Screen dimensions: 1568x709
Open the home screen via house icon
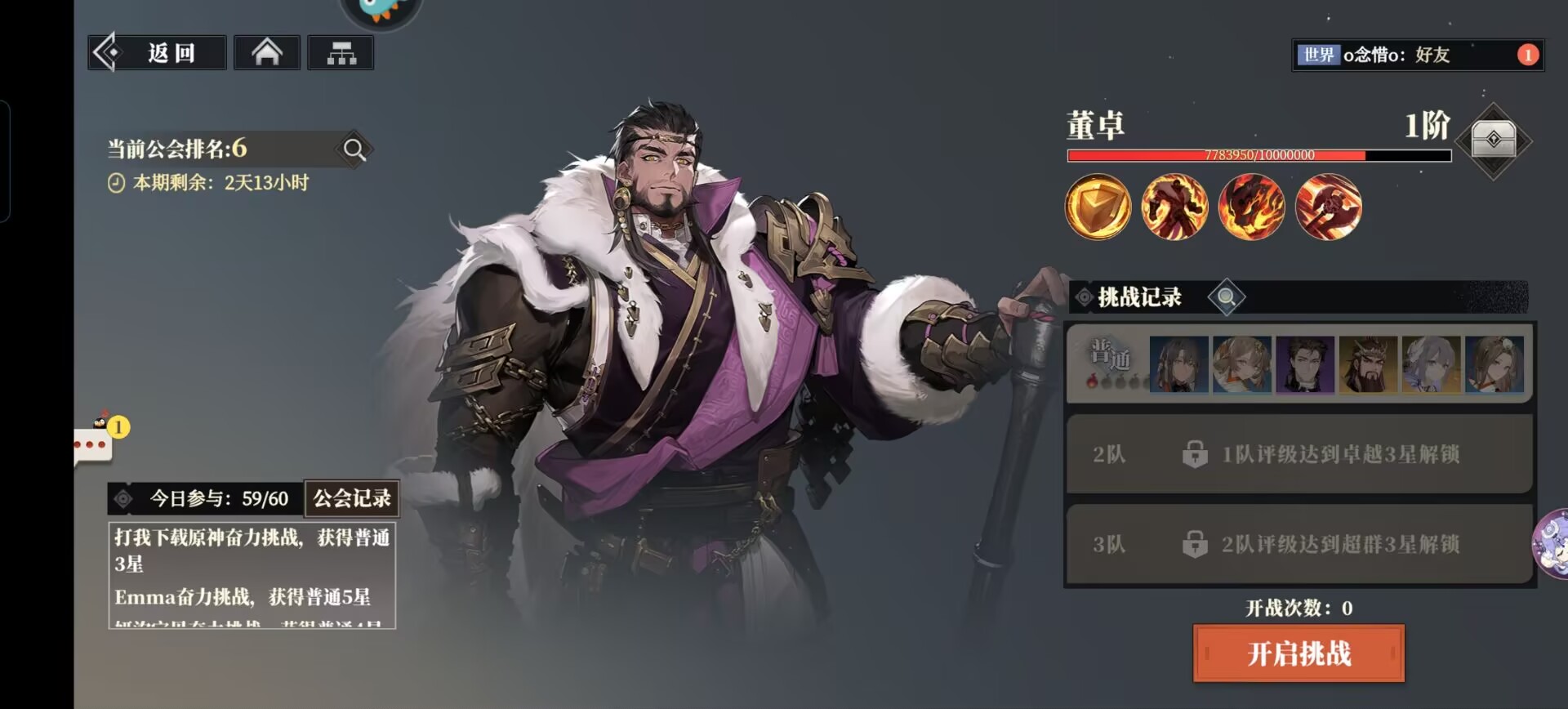[267, 53]
